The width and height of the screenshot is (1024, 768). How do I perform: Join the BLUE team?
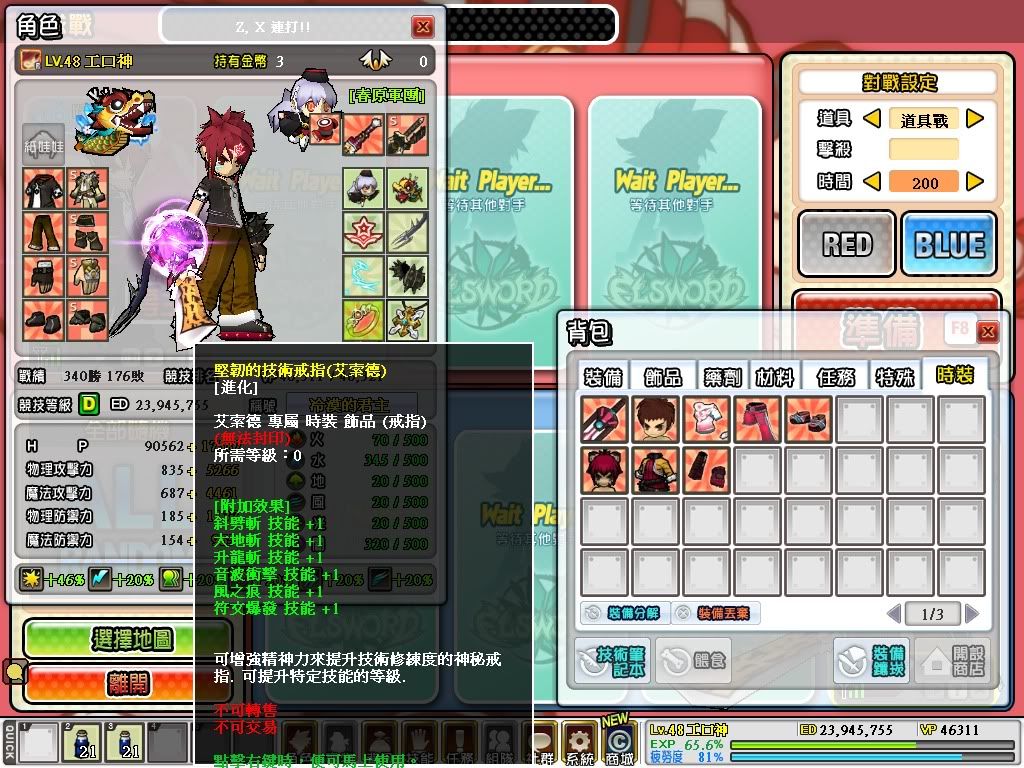point(948,244)
